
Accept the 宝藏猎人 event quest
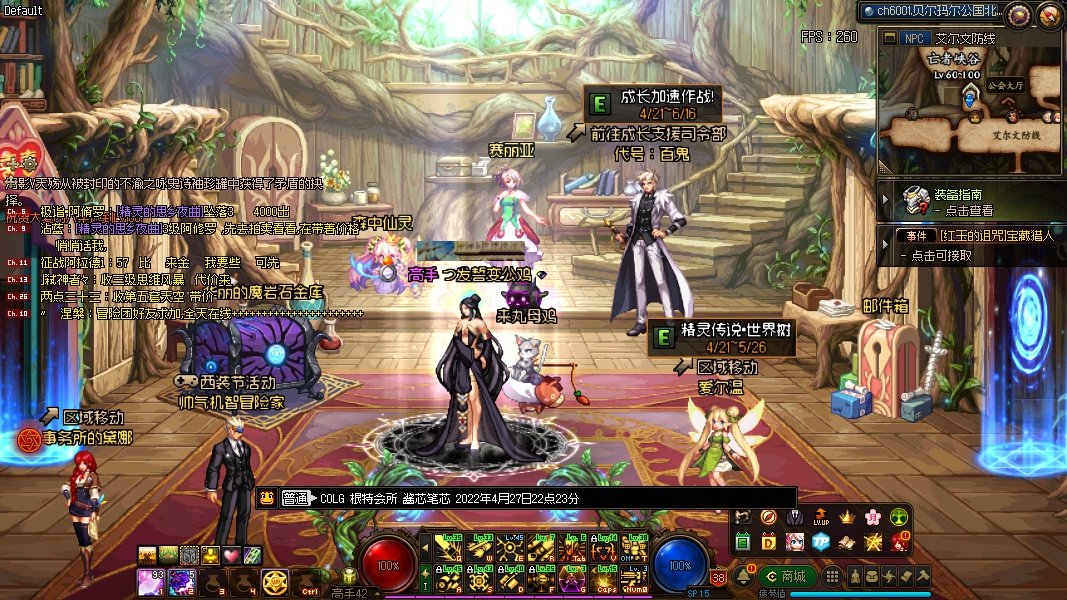click(968, 245)
